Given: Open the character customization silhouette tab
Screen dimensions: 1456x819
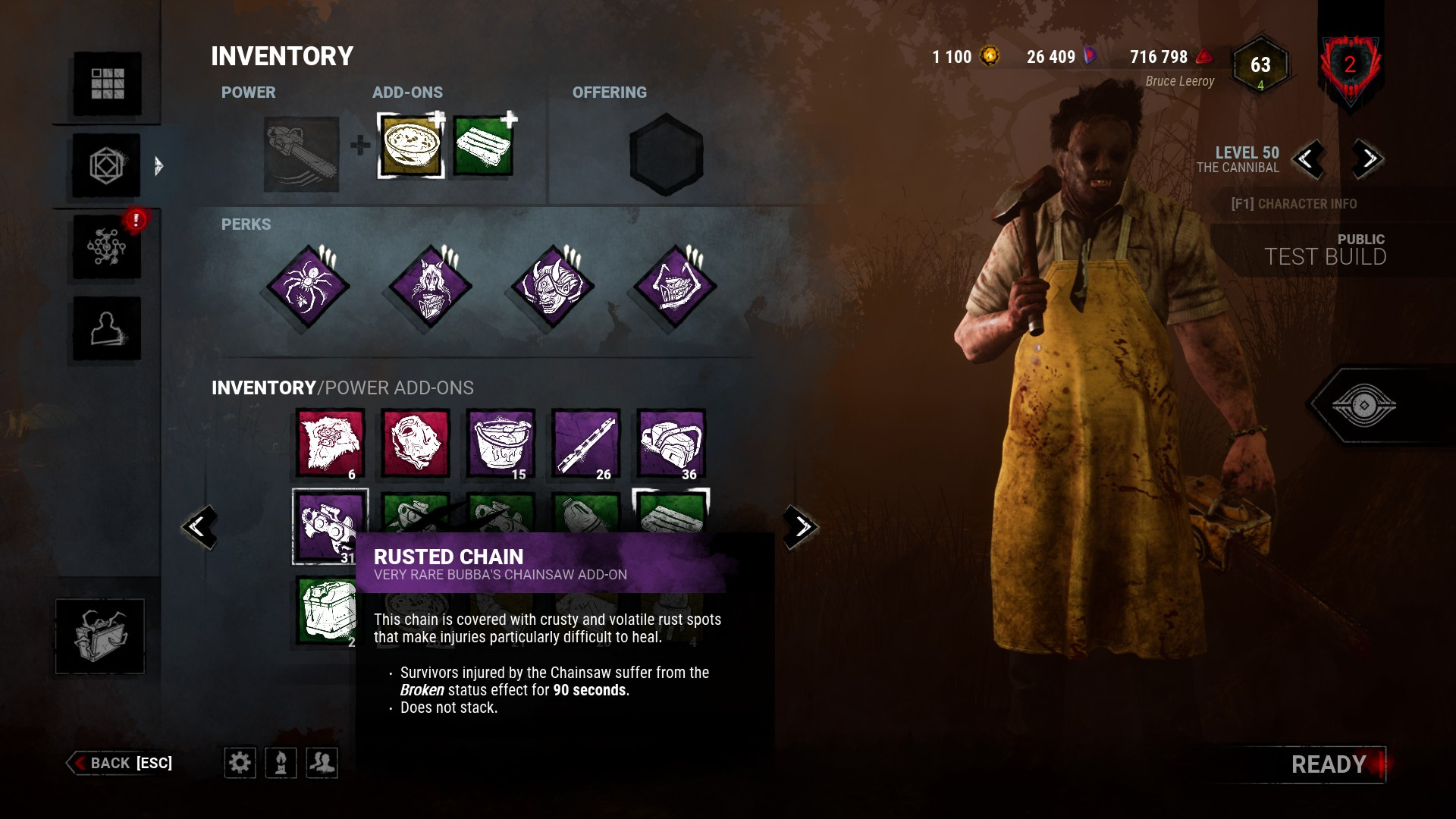Looking at the screenshot, I should coord(107,328).
